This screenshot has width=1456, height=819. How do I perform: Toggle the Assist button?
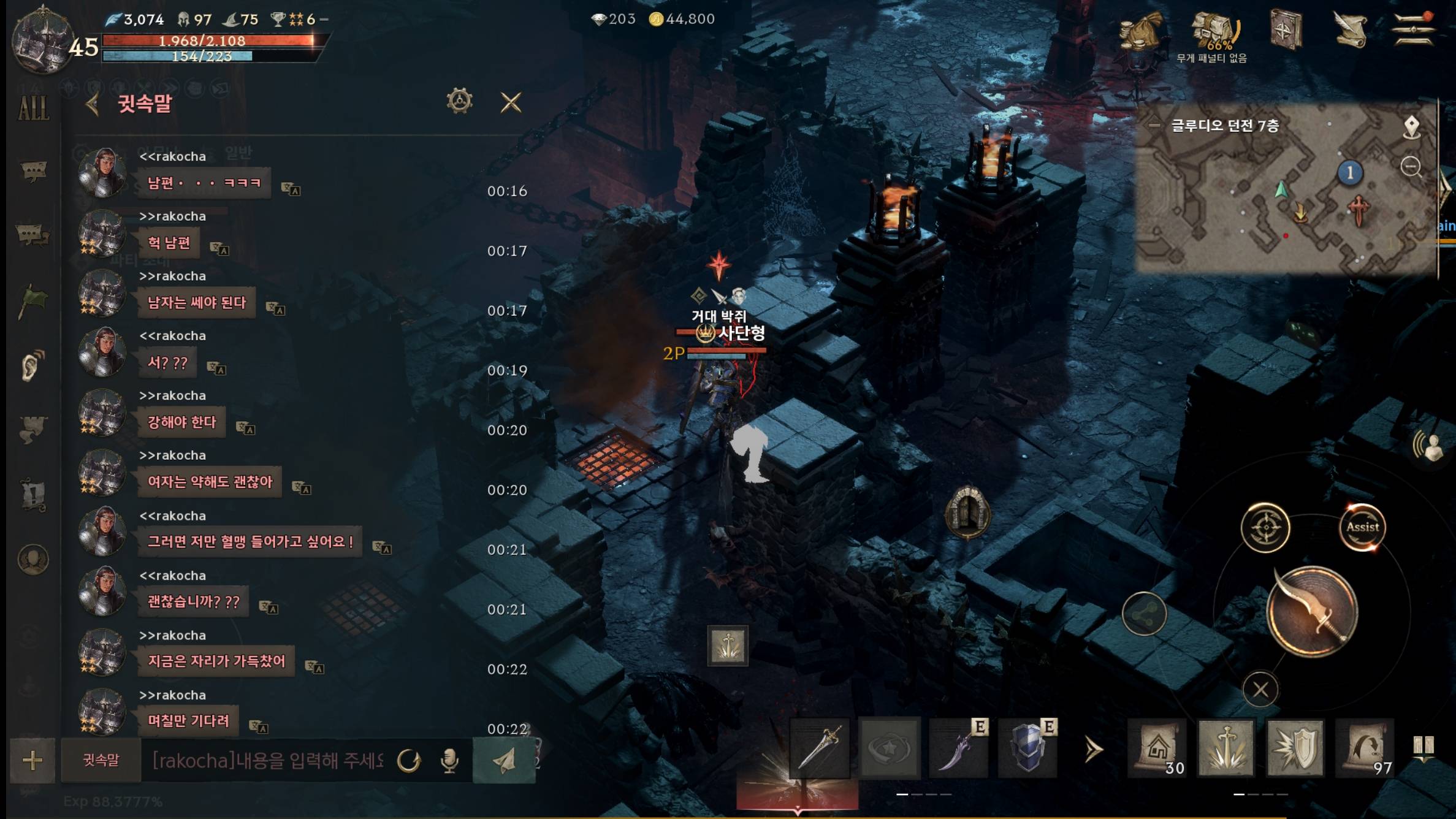click(x=1362, y=527)
